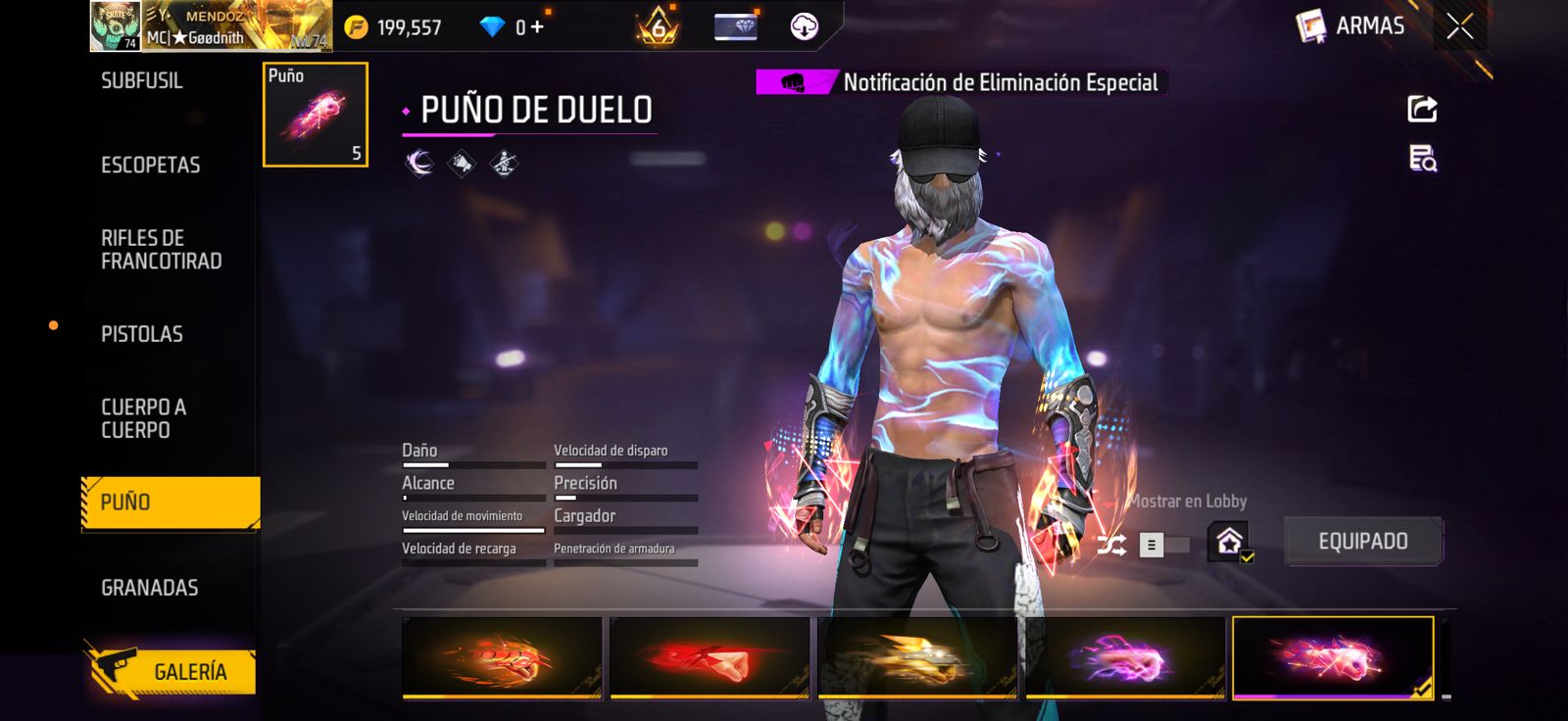Image resolution: width=1568 pixels, height=721 pixels.
Task: Select the ESCOPETAS category
Action: click(150, 165)
